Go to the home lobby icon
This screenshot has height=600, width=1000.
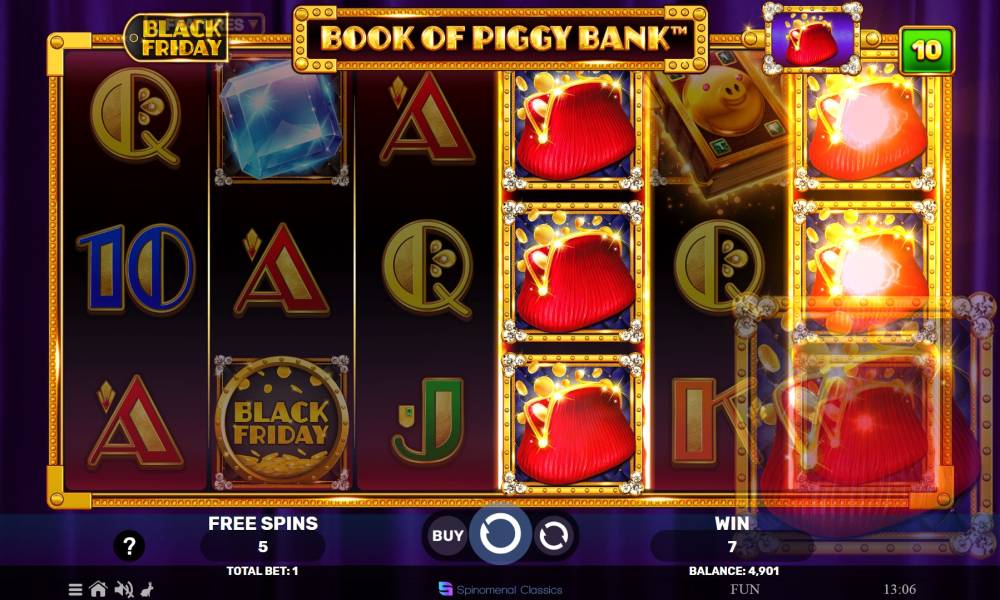[x=98, y=589]
